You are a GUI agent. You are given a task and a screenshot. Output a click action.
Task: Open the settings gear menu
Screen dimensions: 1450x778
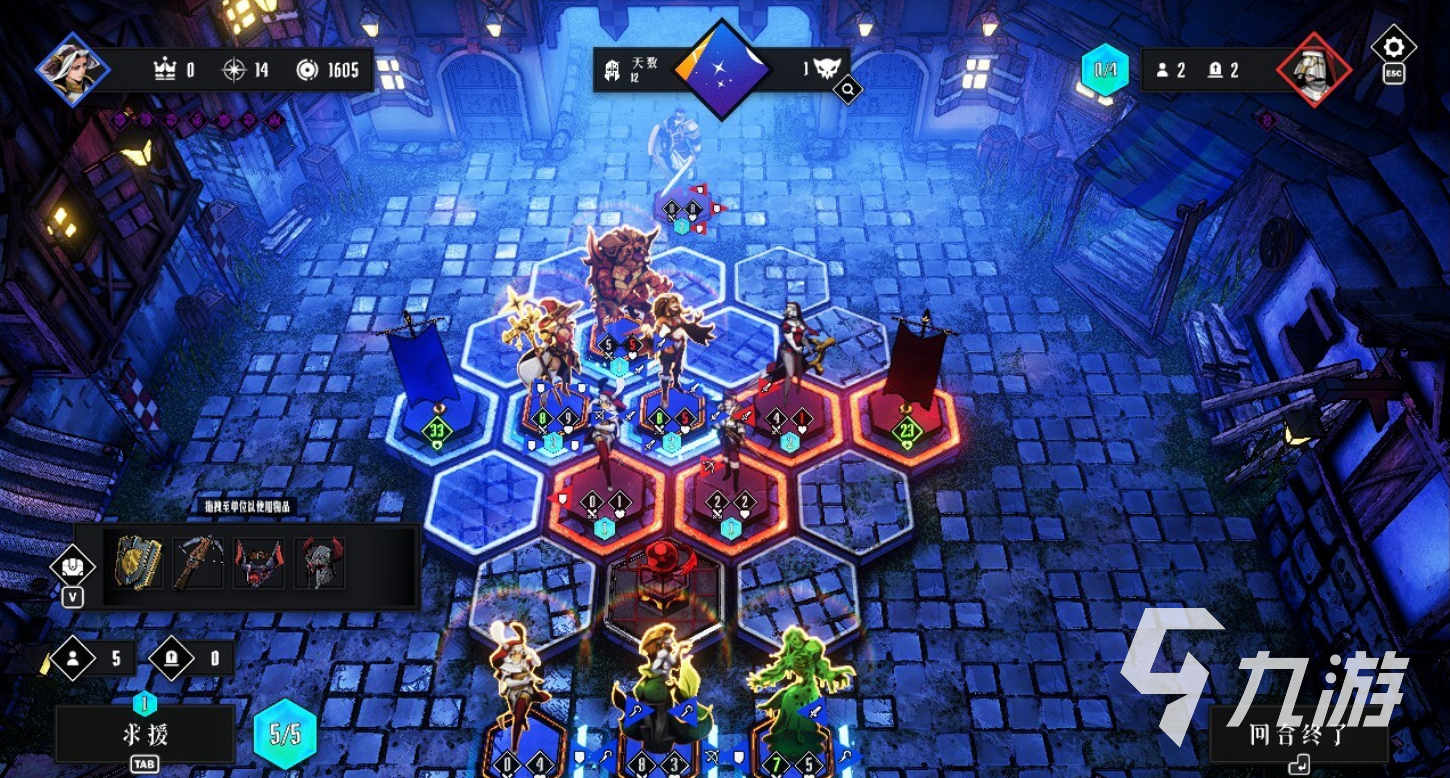[x=1393, y=47]
